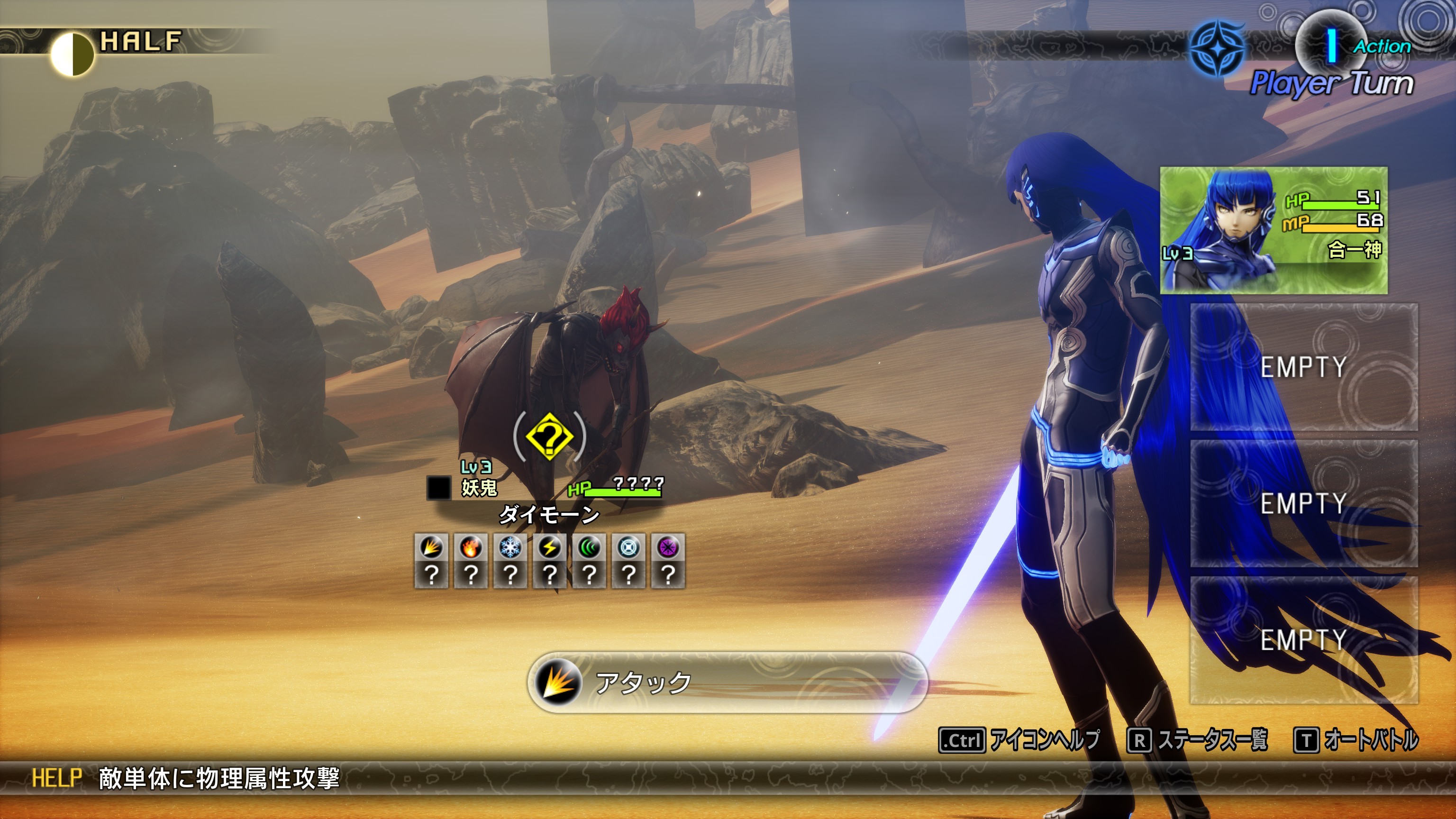Click the half moon phase indicator

click(72, 54)
